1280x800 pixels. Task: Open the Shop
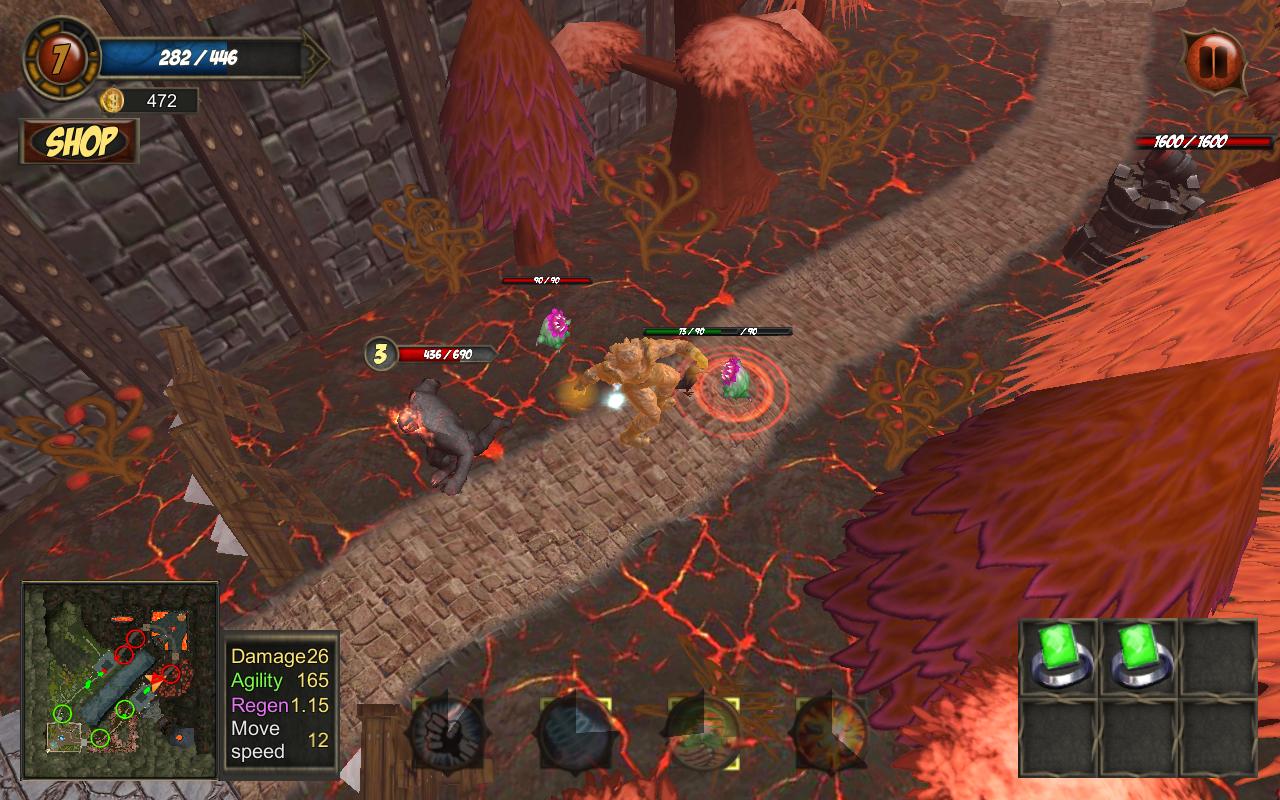[80, 142]
